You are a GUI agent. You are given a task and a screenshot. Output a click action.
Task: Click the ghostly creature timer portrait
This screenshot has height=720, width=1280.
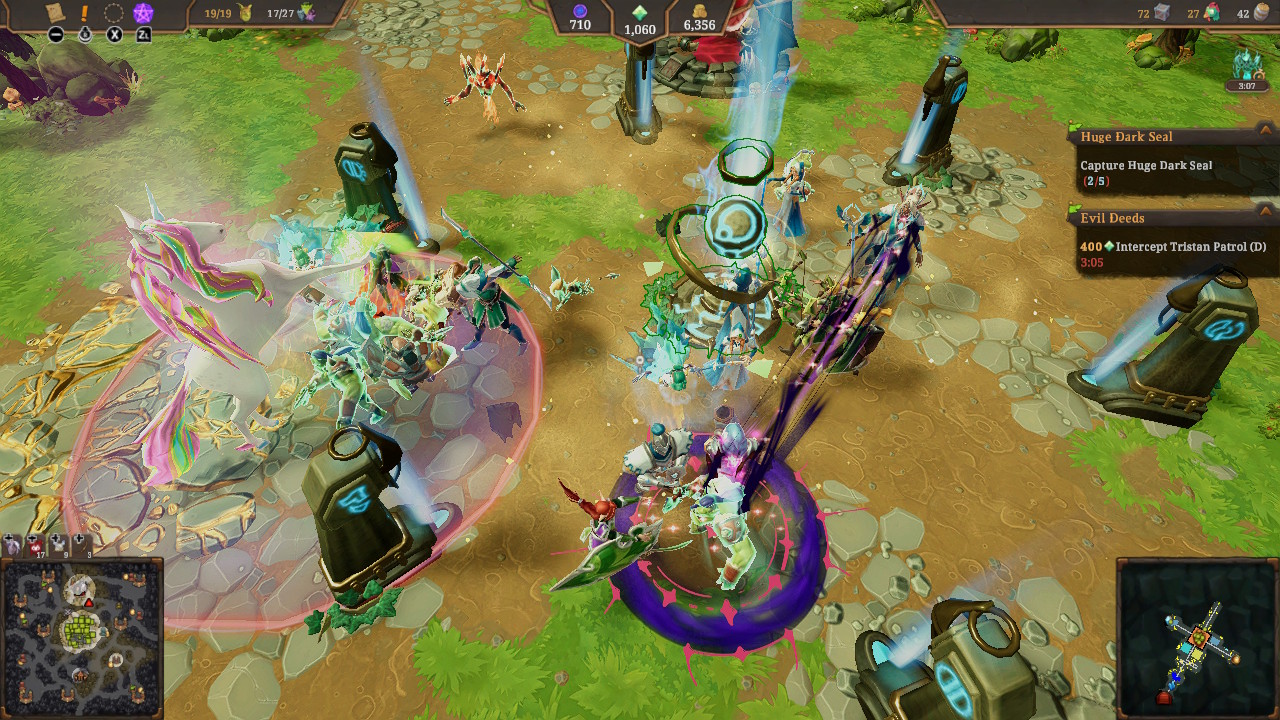[x=1246, y=68]
